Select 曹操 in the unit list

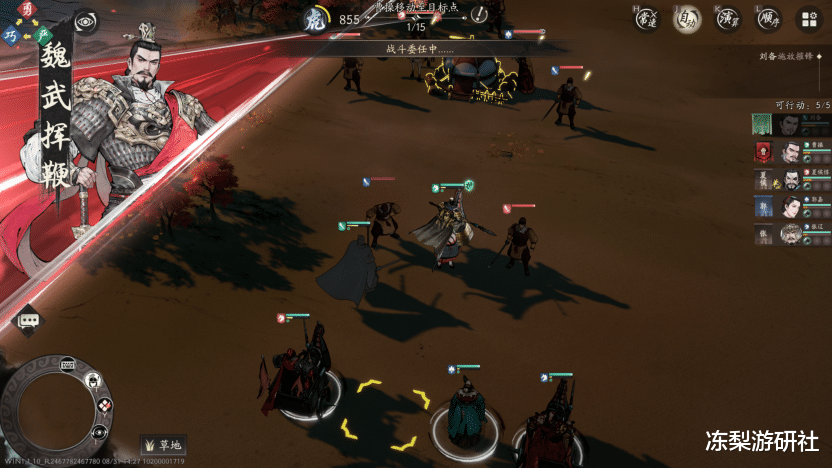790,152
